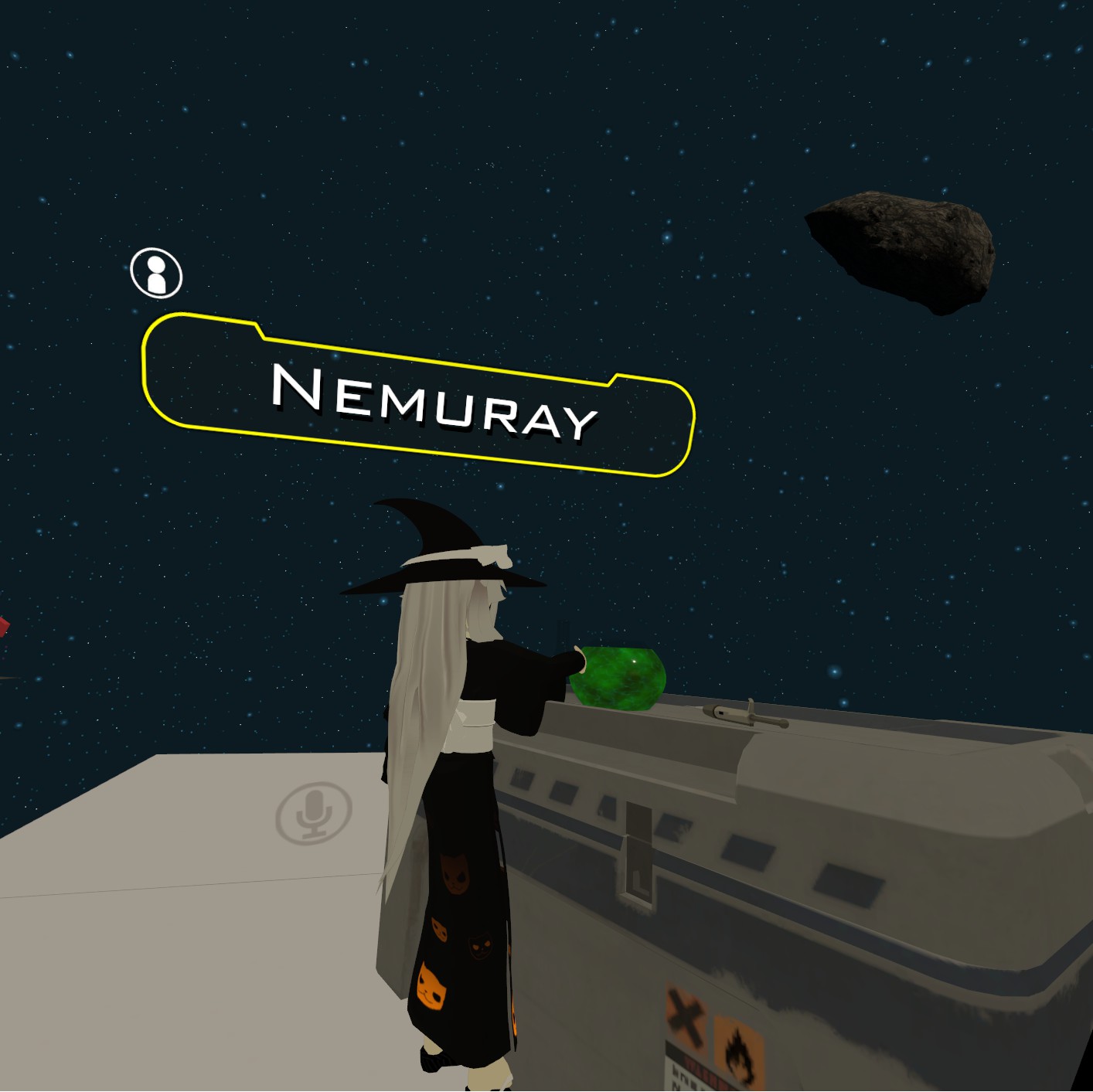The image size is (1093, 1092).
Task: Click the friend status icon above the nameplate
Action: 156,273
